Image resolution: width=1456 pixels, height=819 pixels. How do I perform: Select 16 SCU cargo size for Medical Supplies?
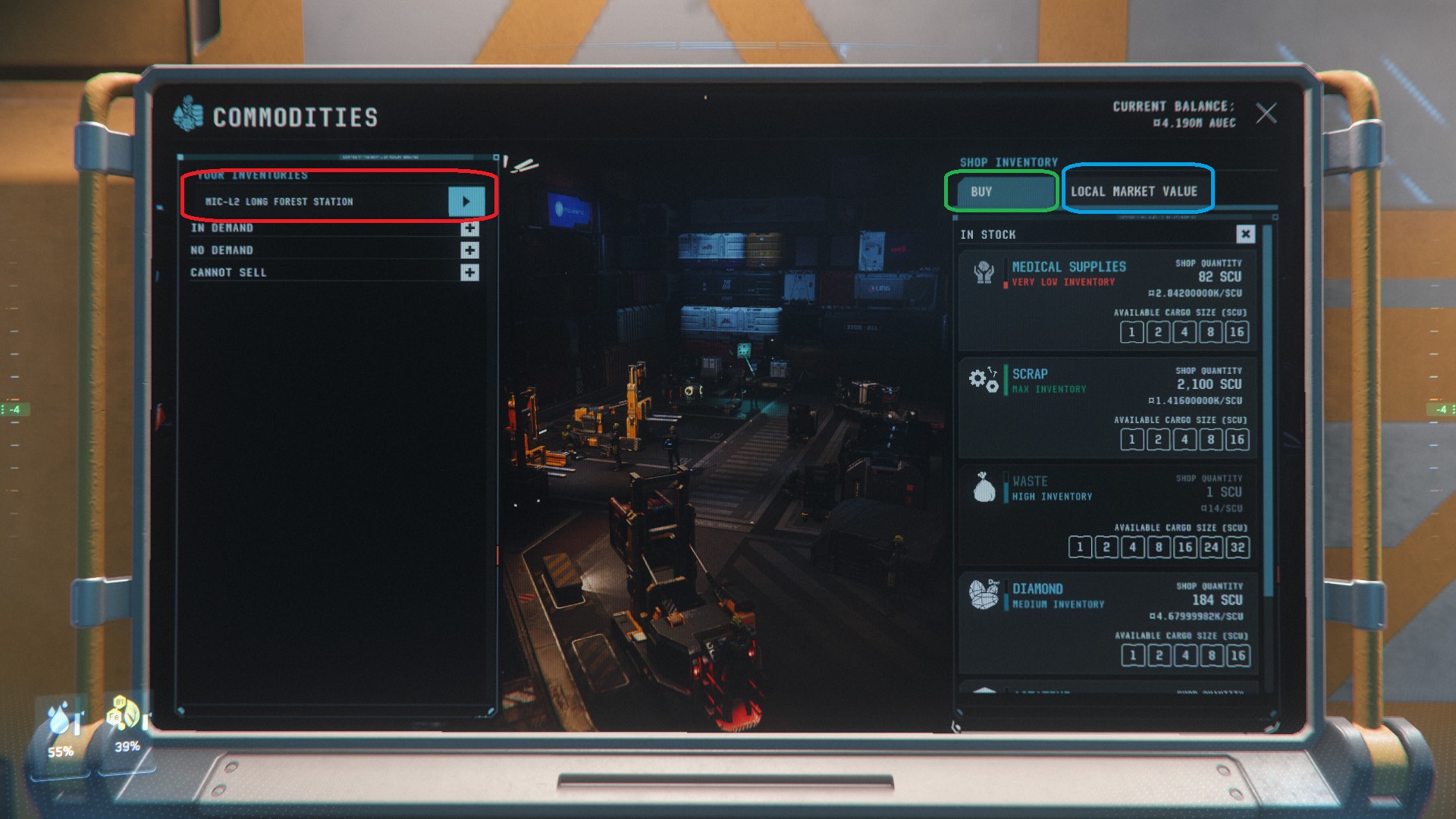[1239, 331]
